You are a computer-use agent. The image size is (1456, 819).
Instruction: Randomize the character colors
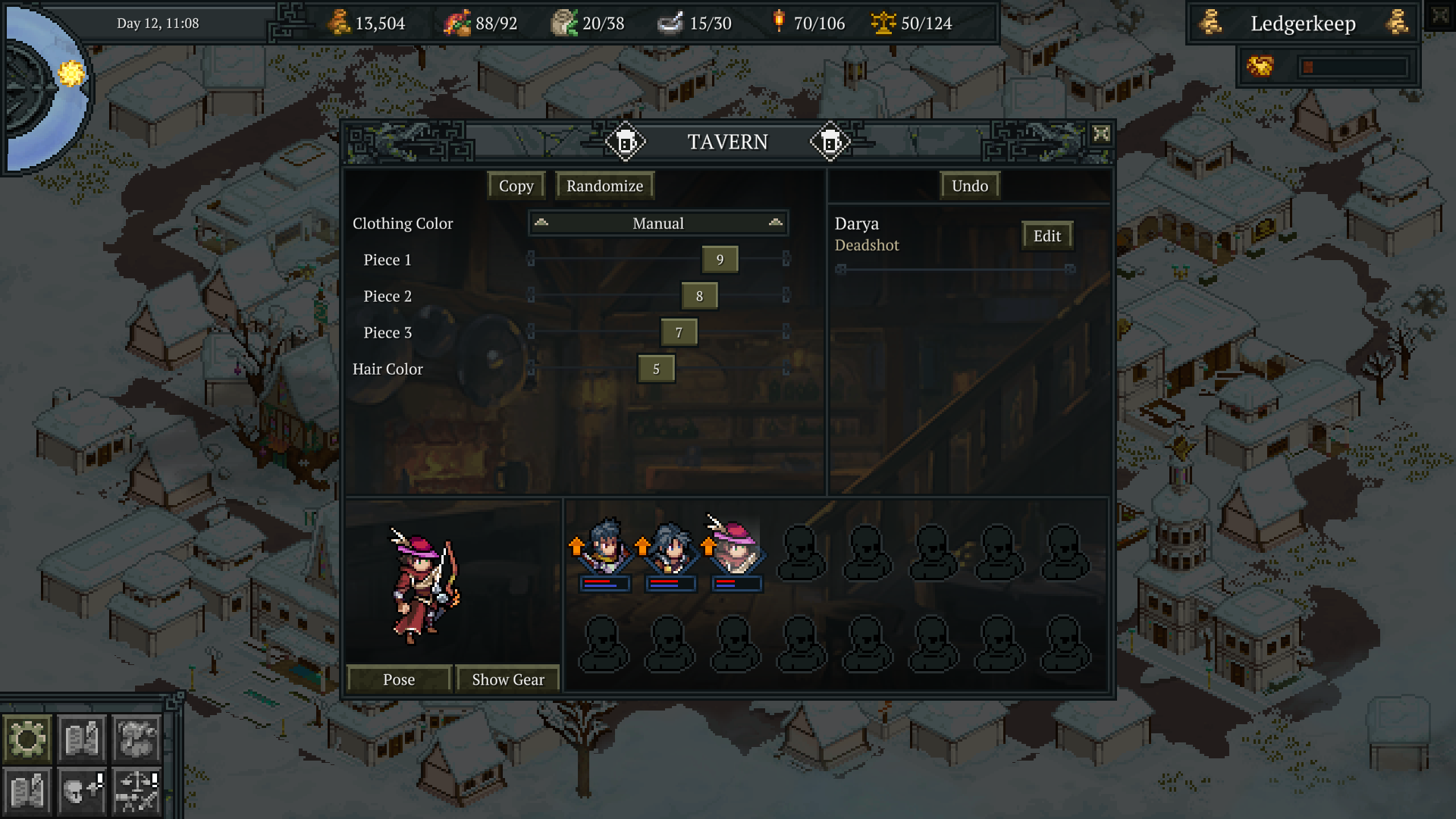pos(604,186)
